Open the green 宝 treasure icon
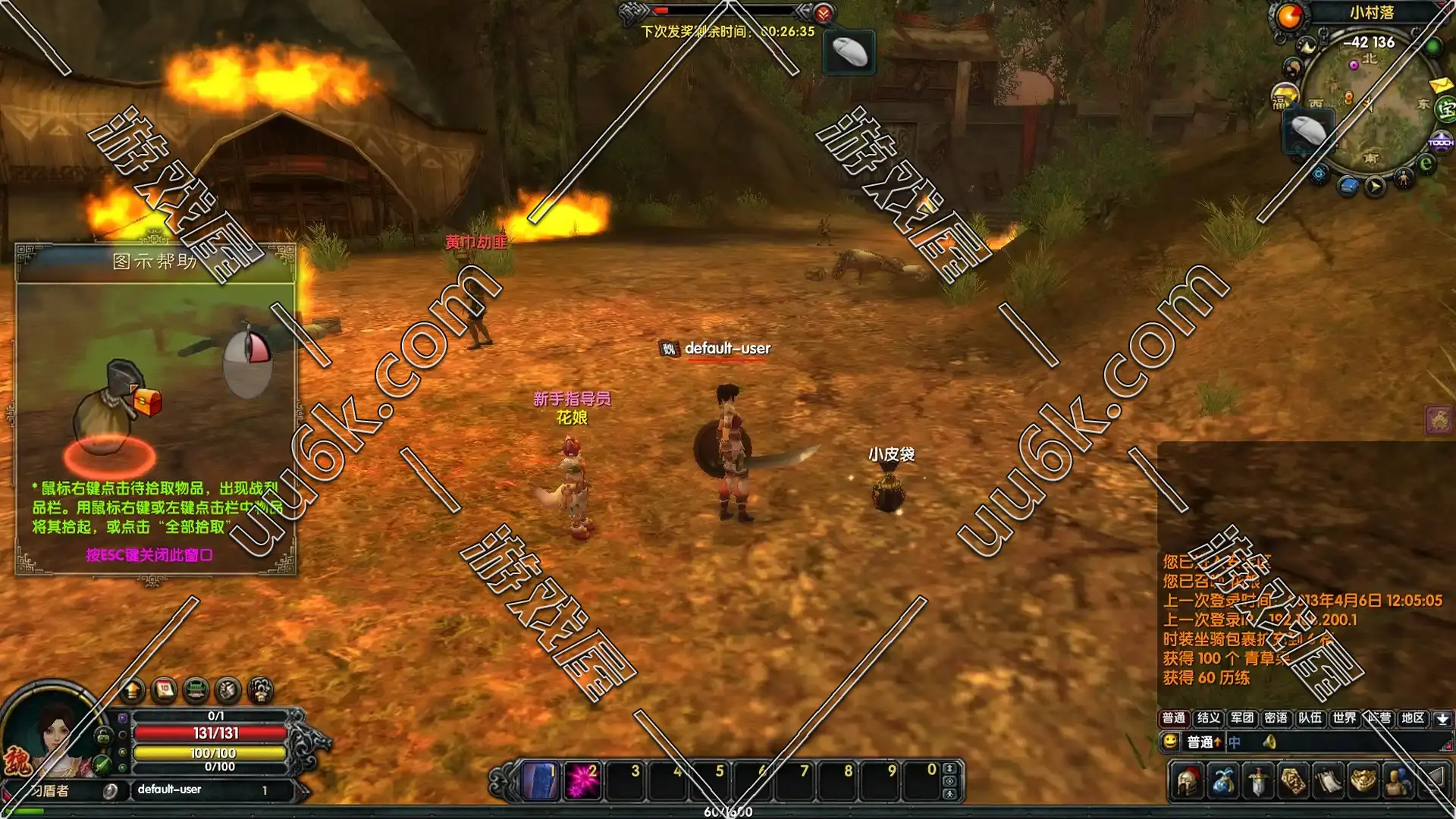This screenshot has width=1456, height=819. click(1447, 109)
